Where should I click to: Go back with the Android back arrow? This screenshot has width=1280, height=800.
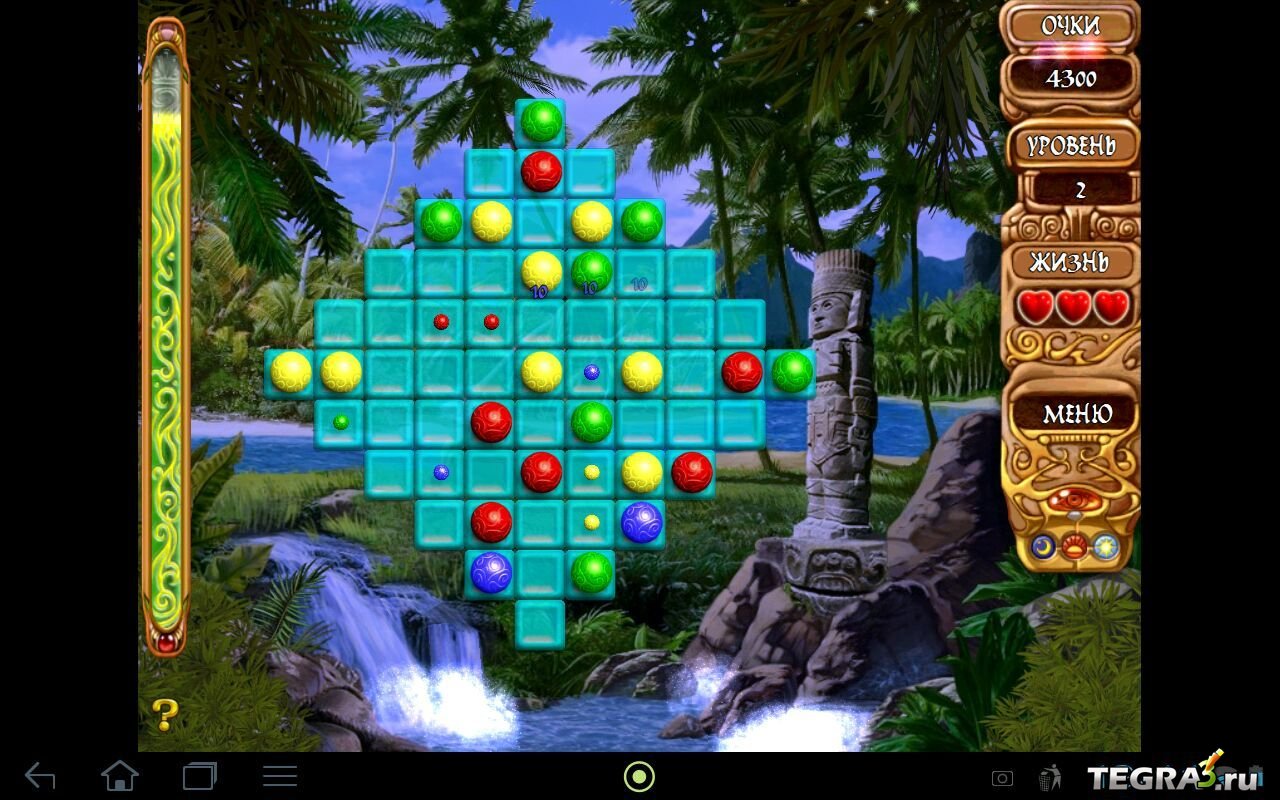tap(40, 776)
